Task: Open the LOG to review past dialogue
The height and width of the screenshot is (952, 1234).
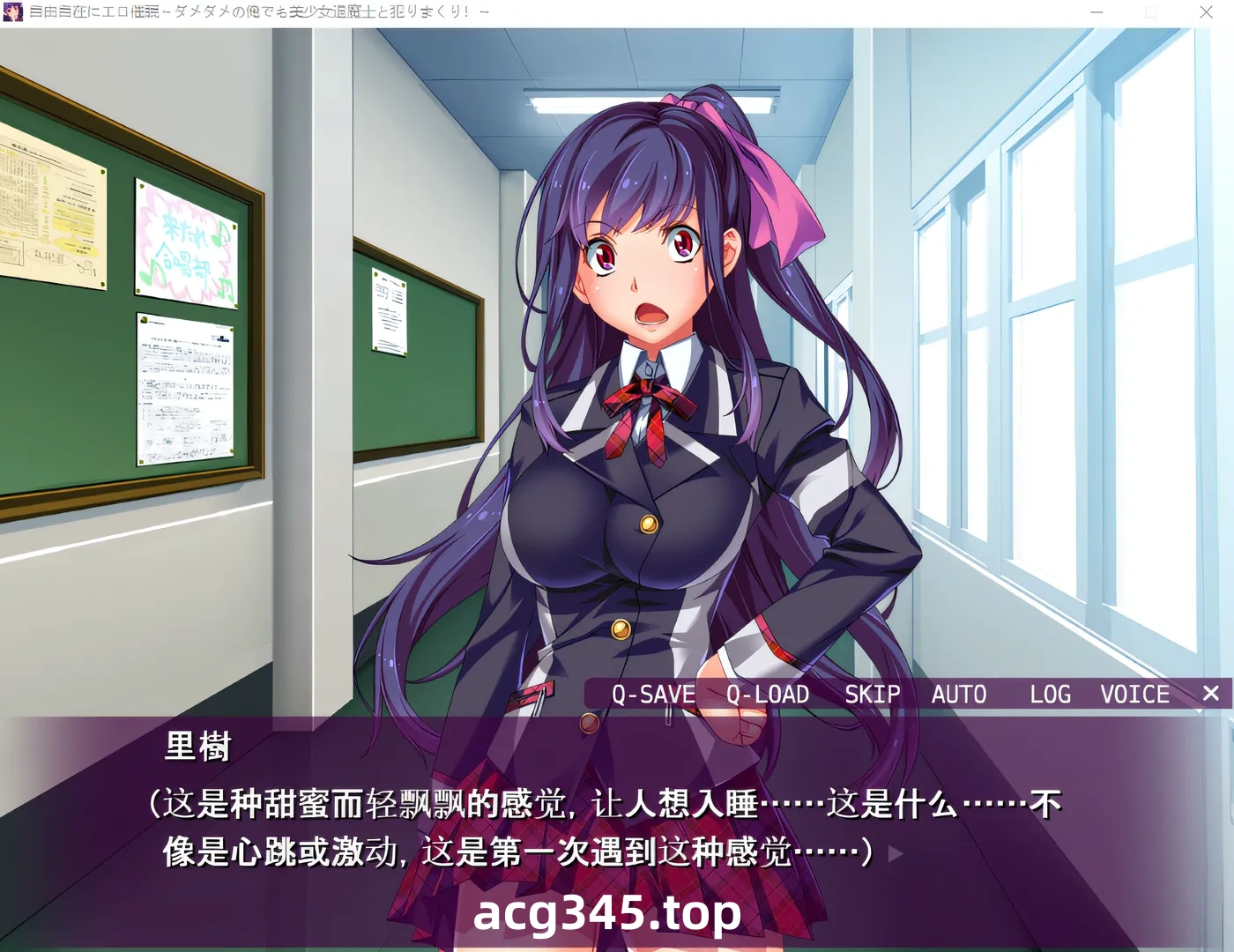Action: click(1049, 695)
